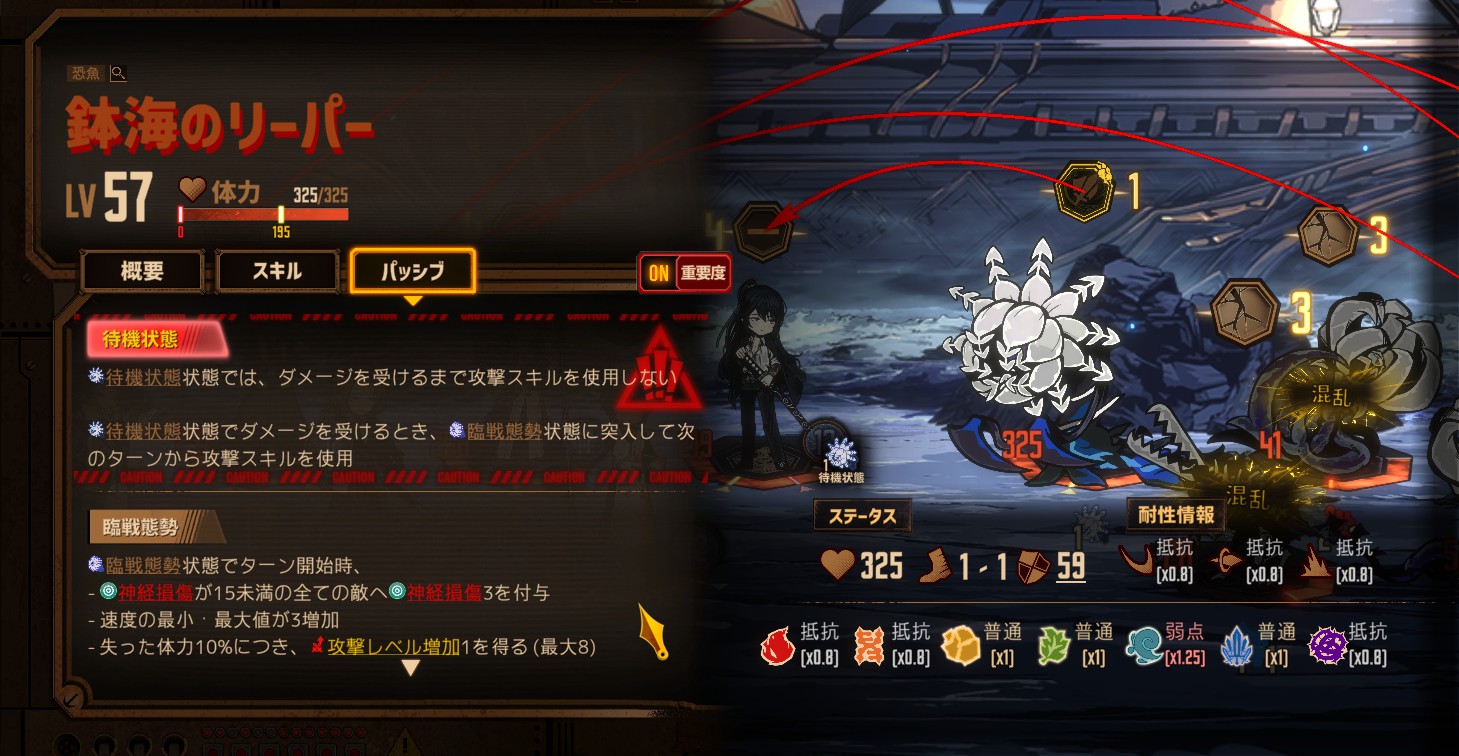Click the skill coin labeled 1
This screenshot has width=1459, height=756.
click(x=1084, y=189)
